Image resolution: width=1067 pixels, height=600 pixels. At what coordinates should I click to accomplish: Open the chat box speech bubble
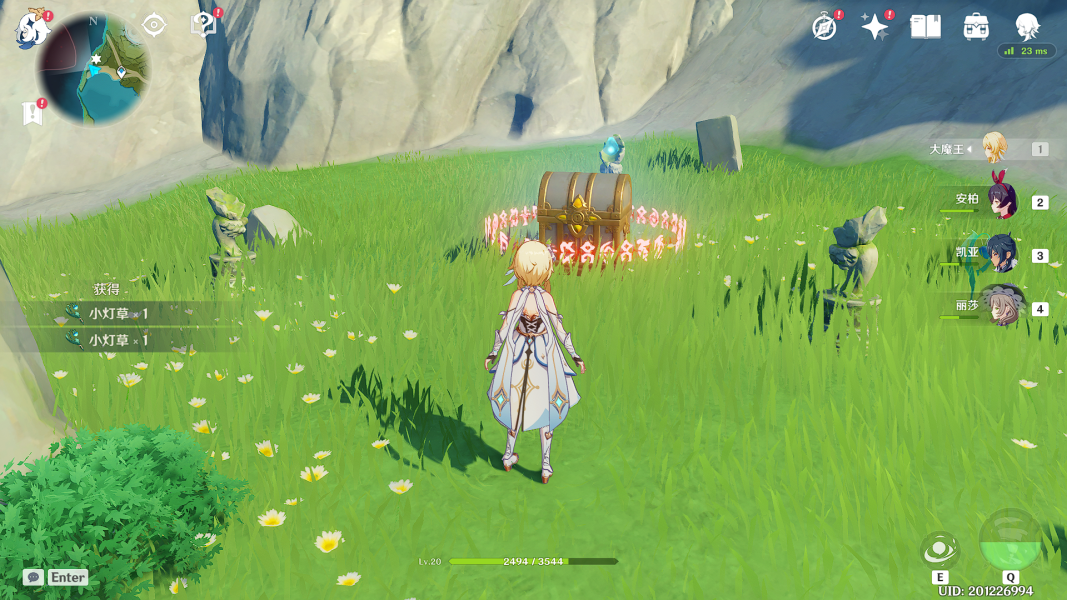coord(34,577)
